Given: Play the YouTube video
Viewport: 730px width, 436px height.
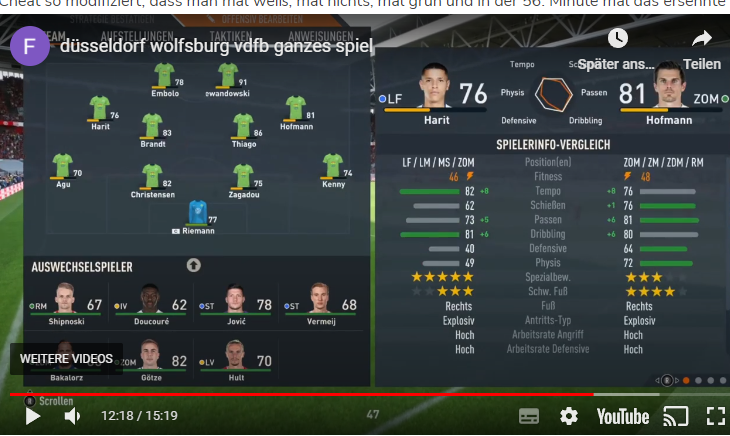Looking at the screenshot, I should coord(32,416).
